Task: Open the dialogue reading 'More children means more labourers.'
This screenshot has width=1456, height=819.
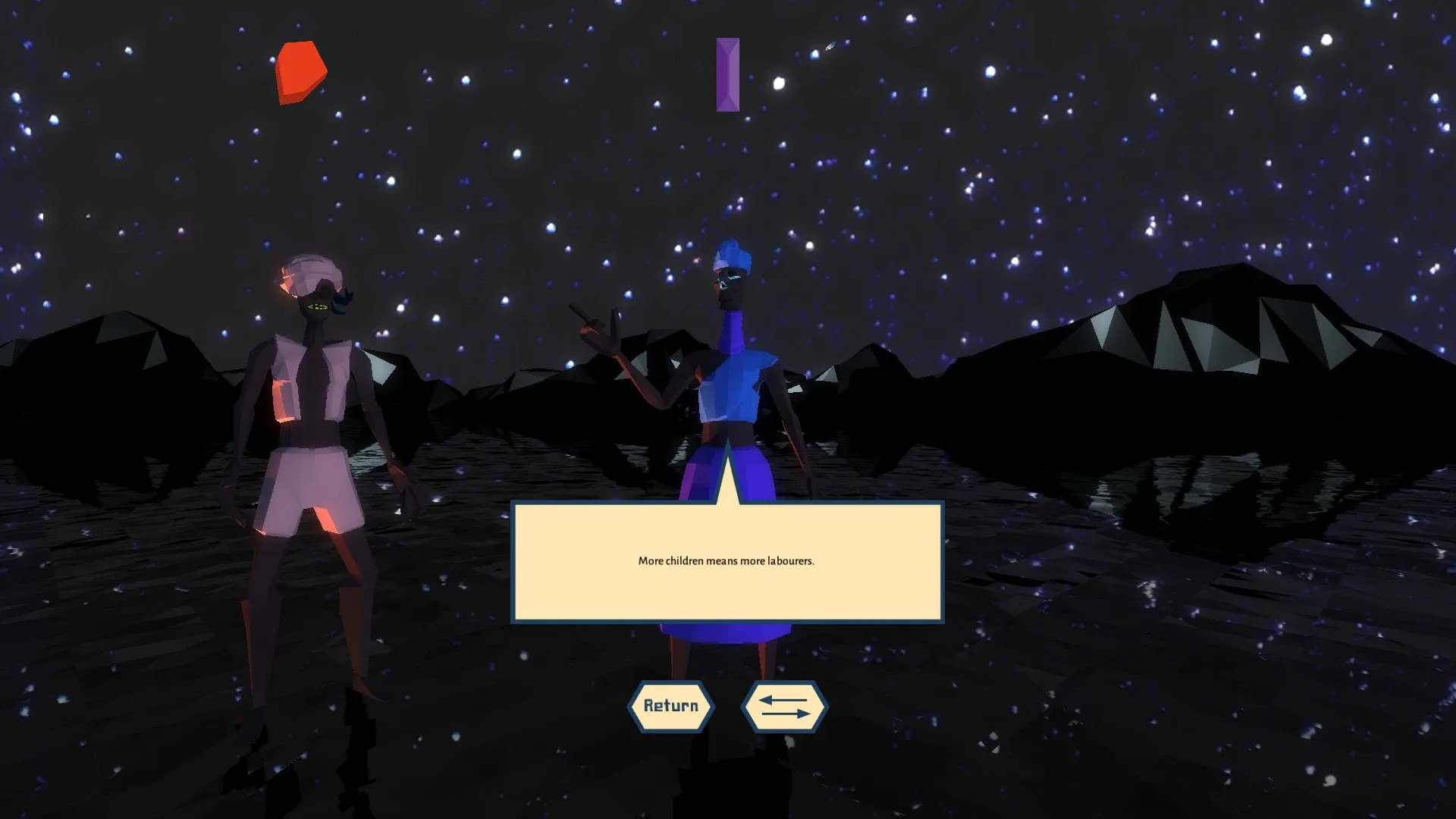Action: tap(726, 563)
